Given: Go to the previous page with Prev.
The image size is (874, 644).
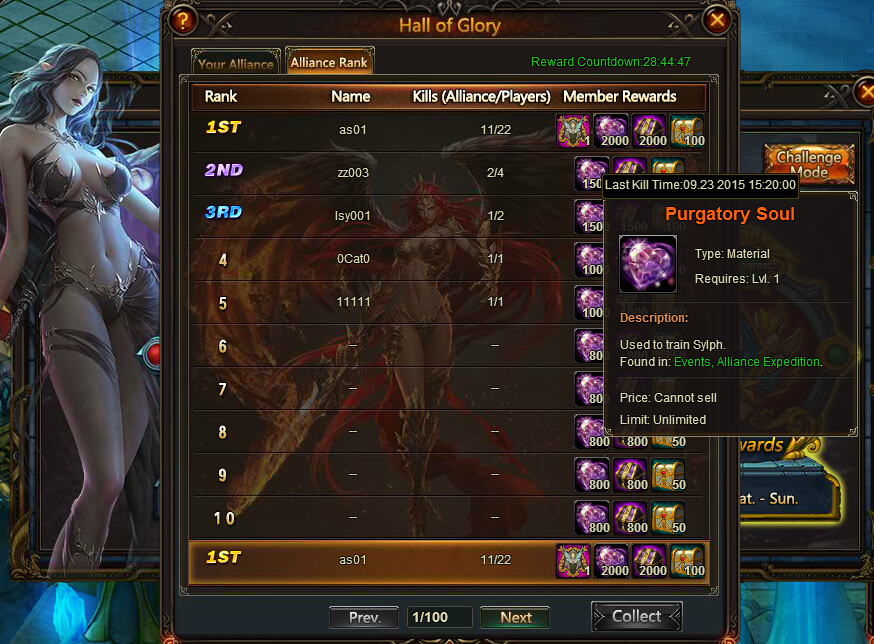Looking at the screenshot, I should 364,617.
